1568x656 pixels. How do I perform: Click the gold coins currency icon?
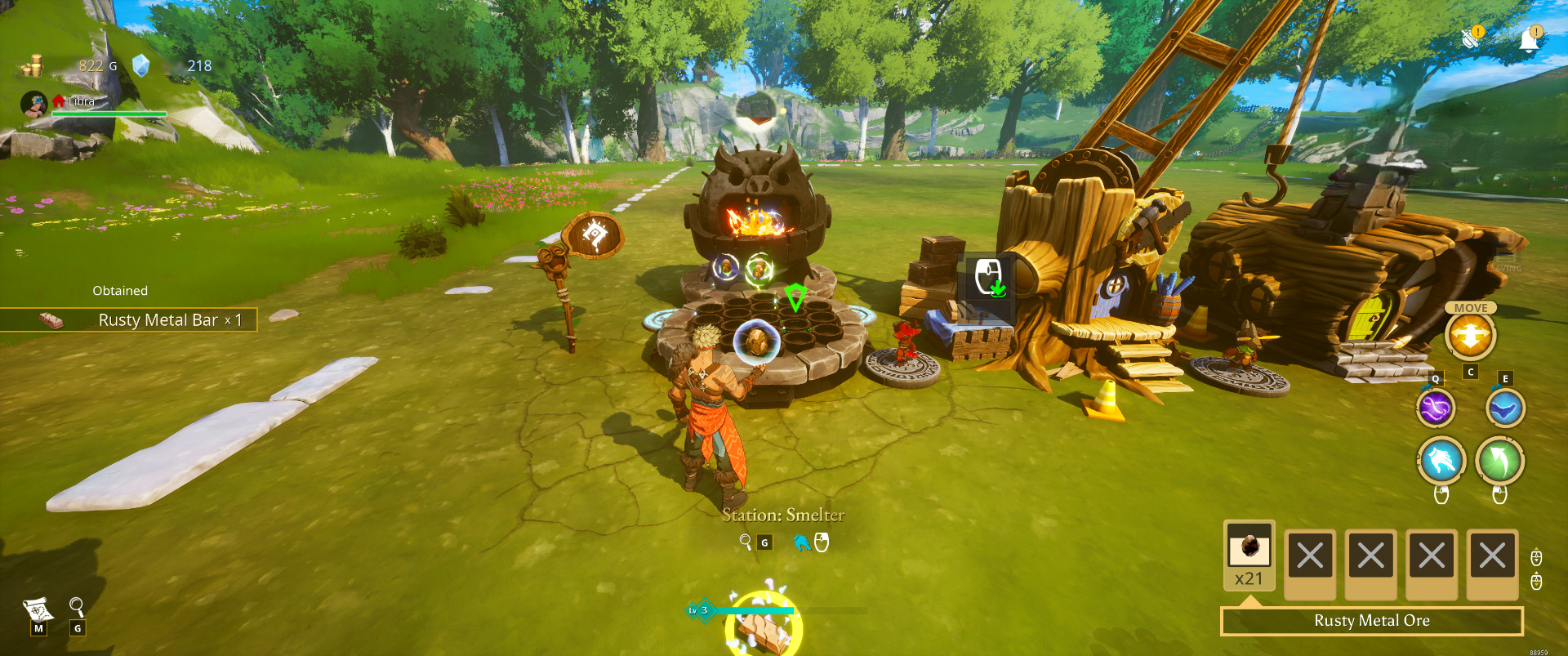pos(33,65)
